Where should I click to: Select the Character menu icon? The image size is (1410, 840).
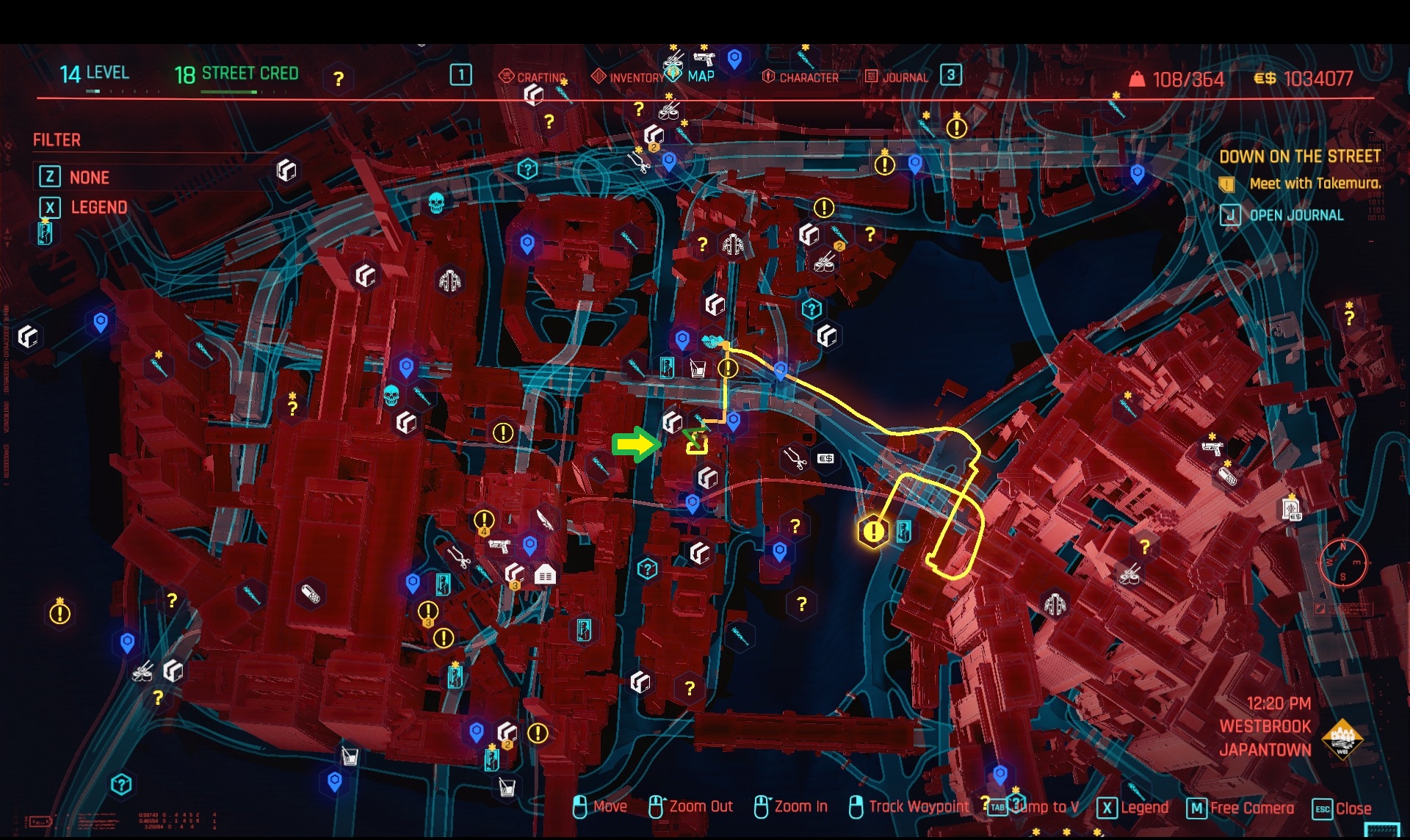pos(768,74)
